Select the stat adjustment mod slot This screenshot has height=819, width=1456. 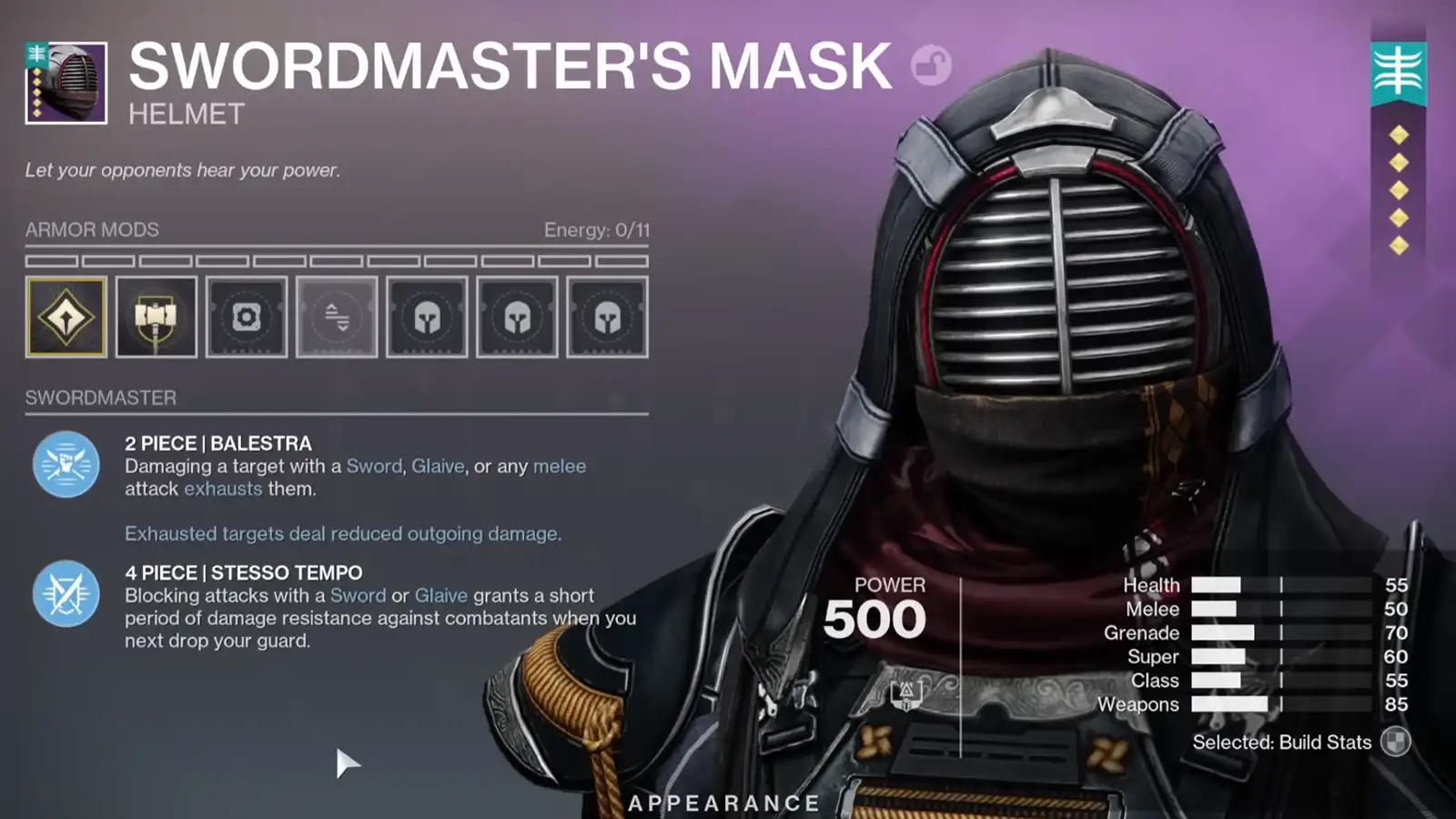click(x=337, y=316)
